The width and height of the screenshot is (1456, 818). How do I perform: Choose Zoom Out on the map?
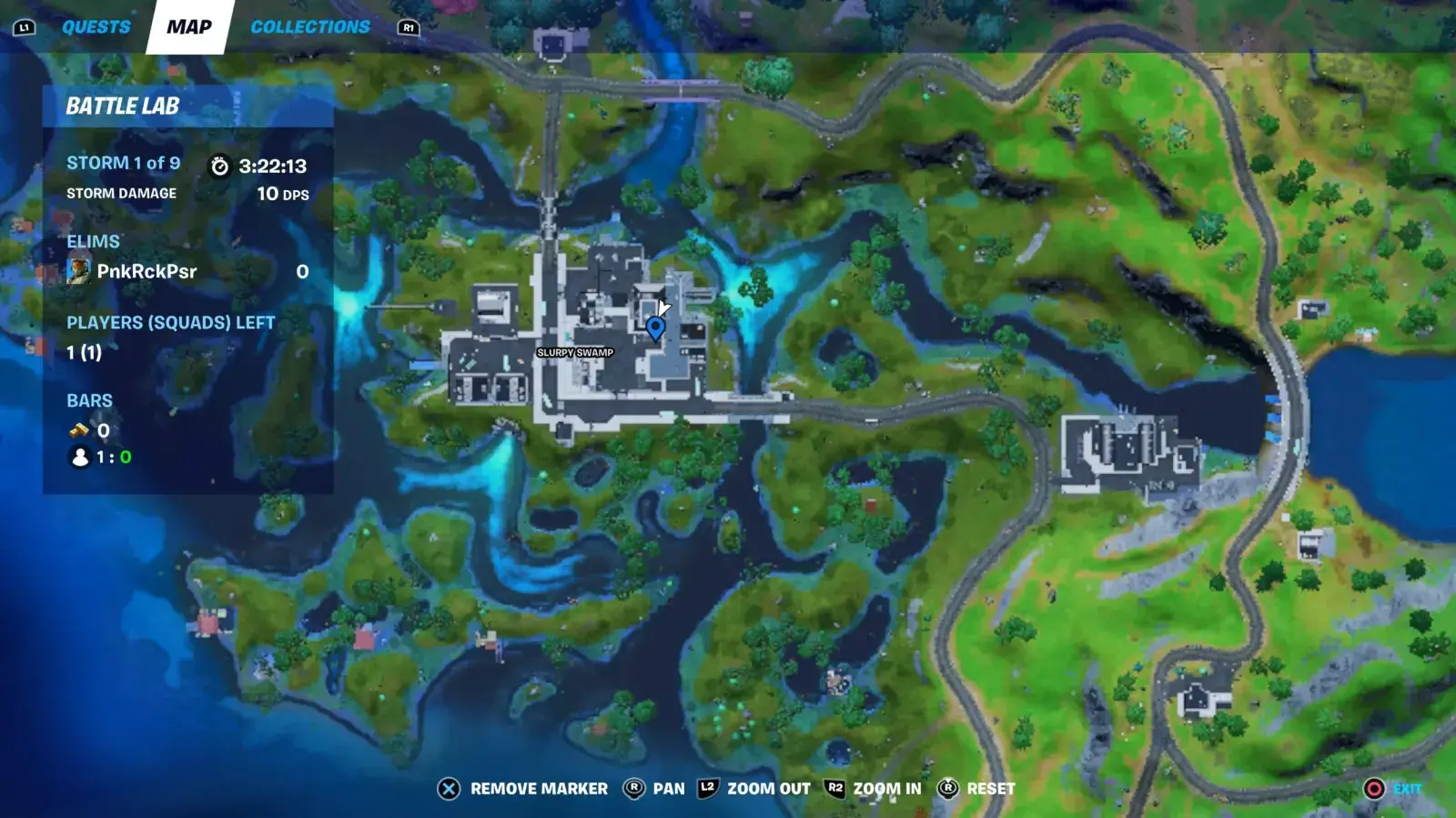coord(753,789)
